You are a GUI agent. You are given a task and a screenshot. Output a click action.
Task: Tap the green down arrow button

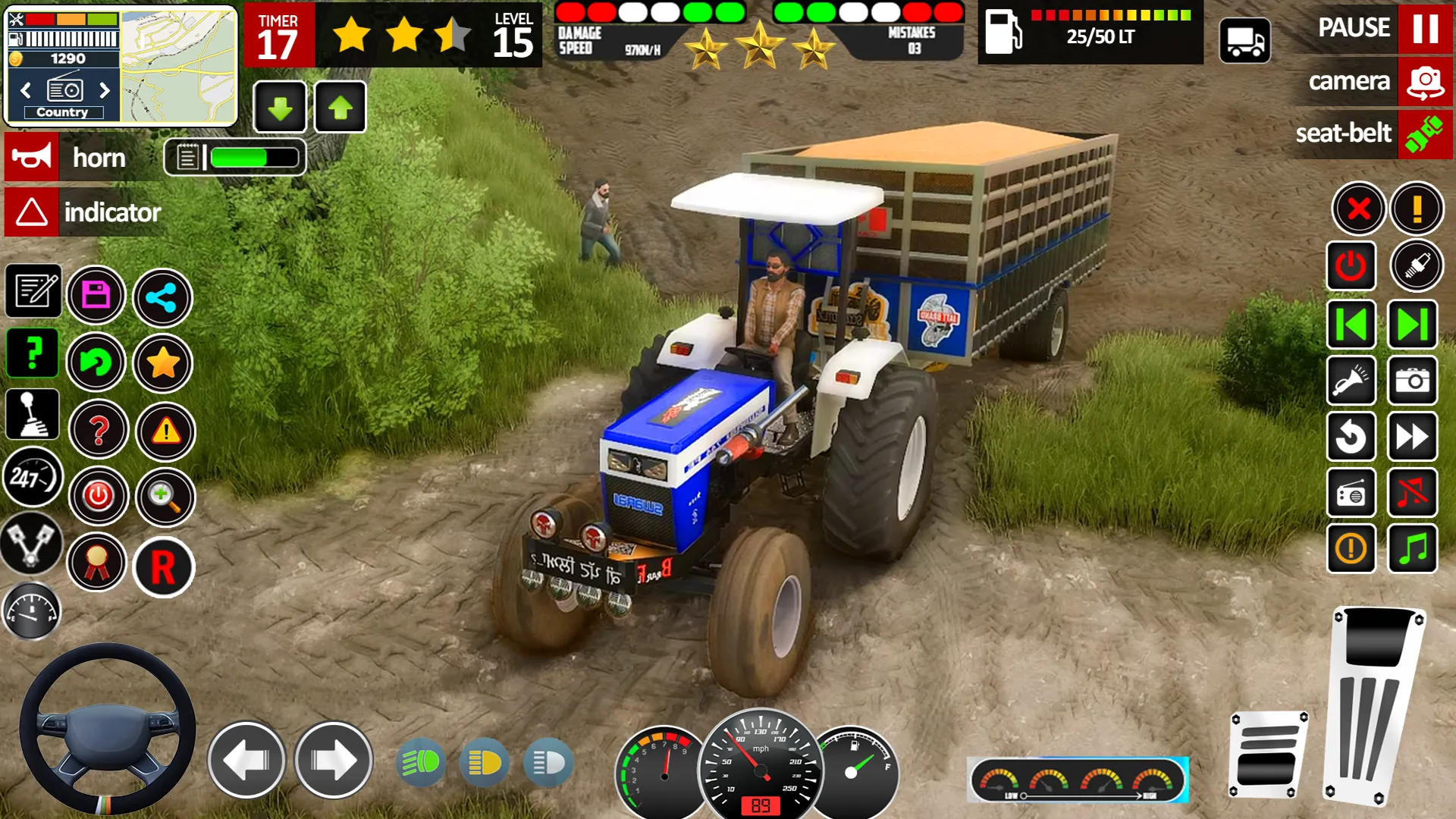[280, 108]
